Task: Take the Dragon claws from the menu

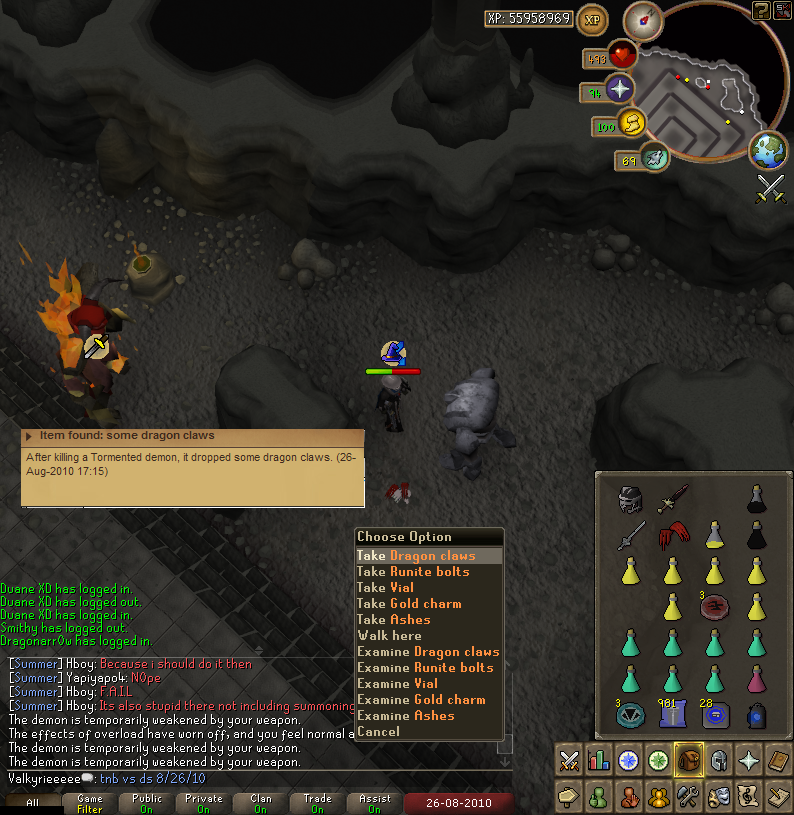Action: pos(428,556)
